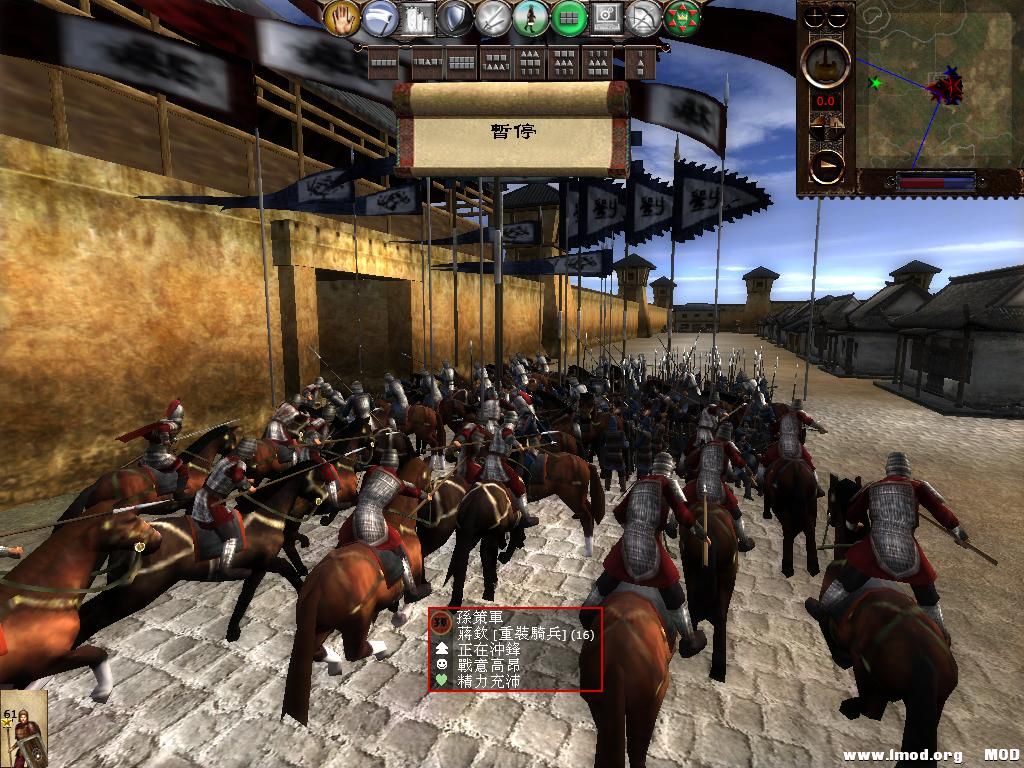
Task: Click the green crown rally icon
Action: click(682, 18)
